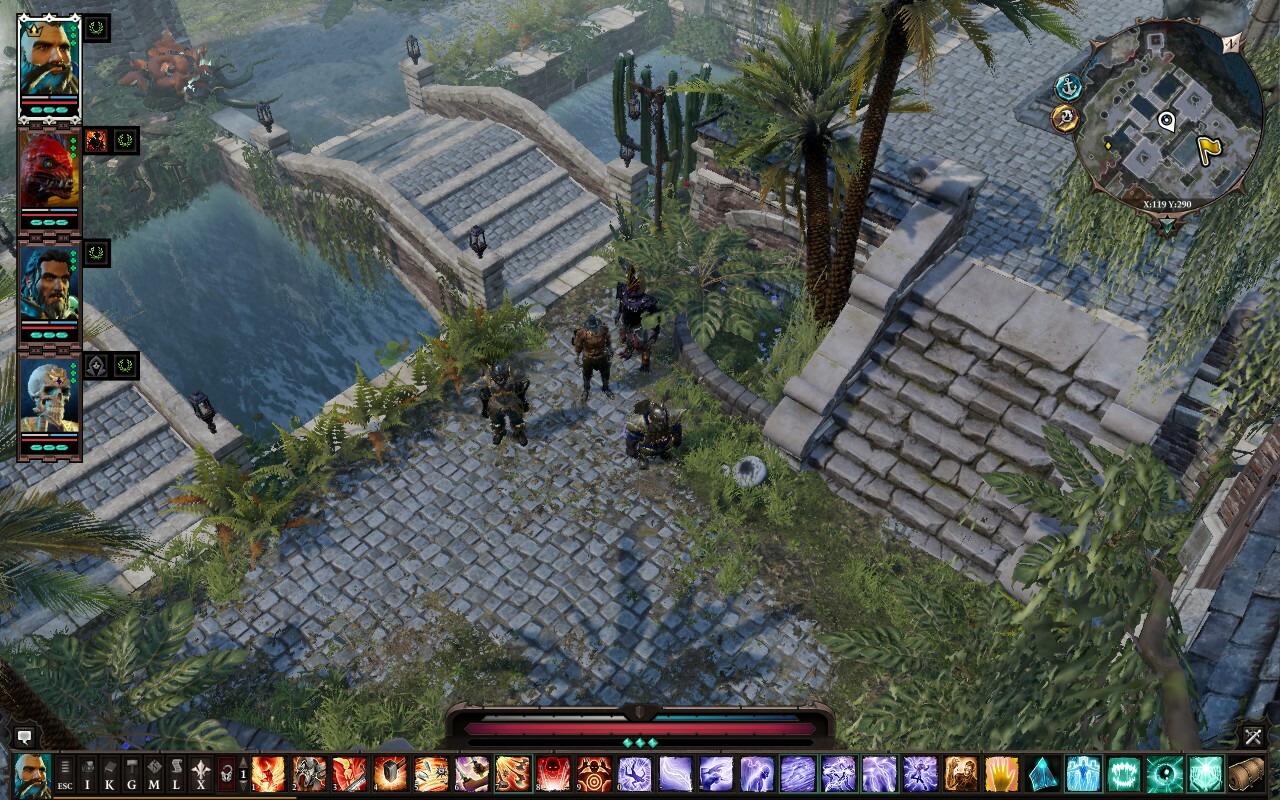
Task: Cast the glowing yellow hand skill
Action: click(x=1002, y=775)
